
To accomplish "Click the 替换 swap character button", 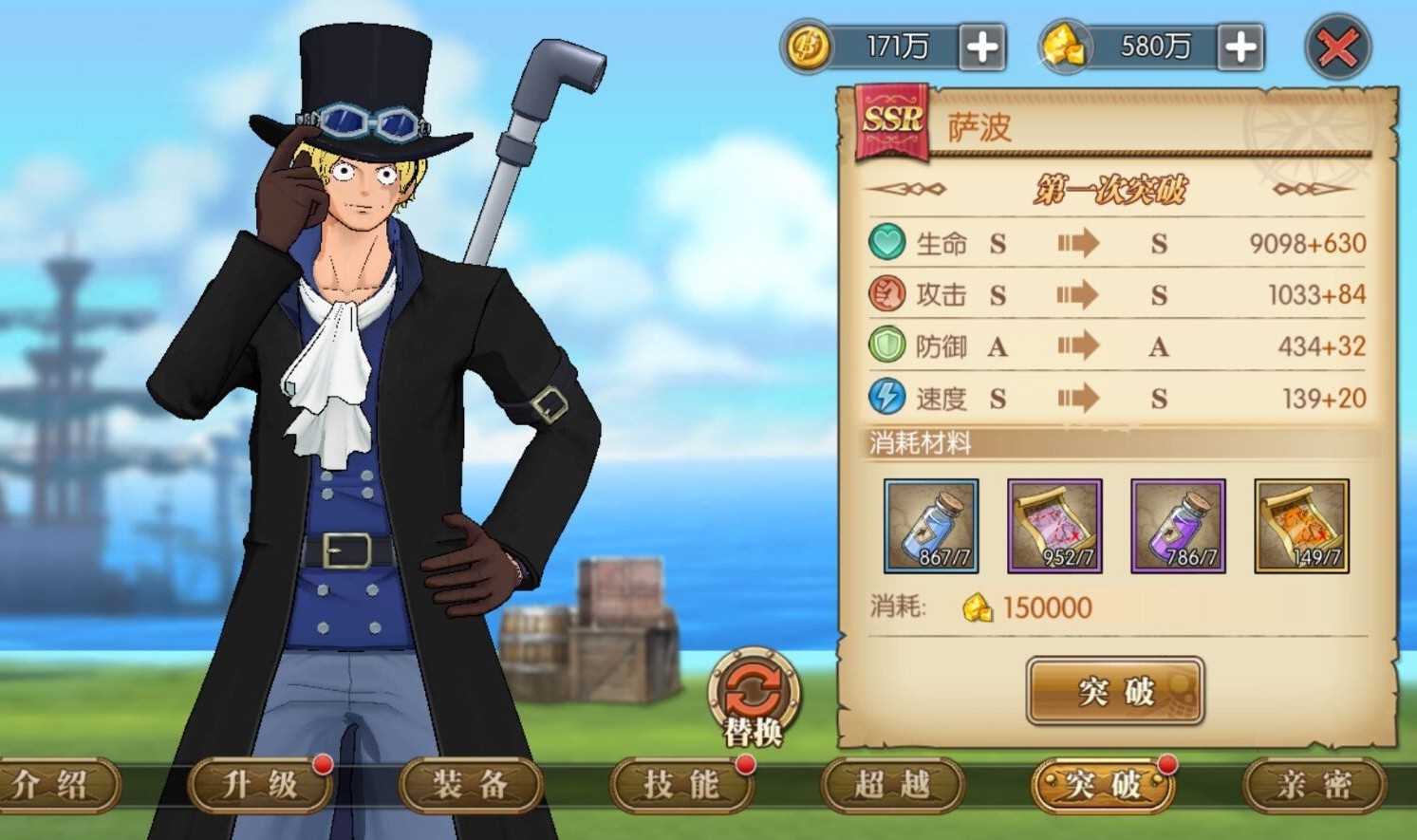I will (x=754, y=698).
